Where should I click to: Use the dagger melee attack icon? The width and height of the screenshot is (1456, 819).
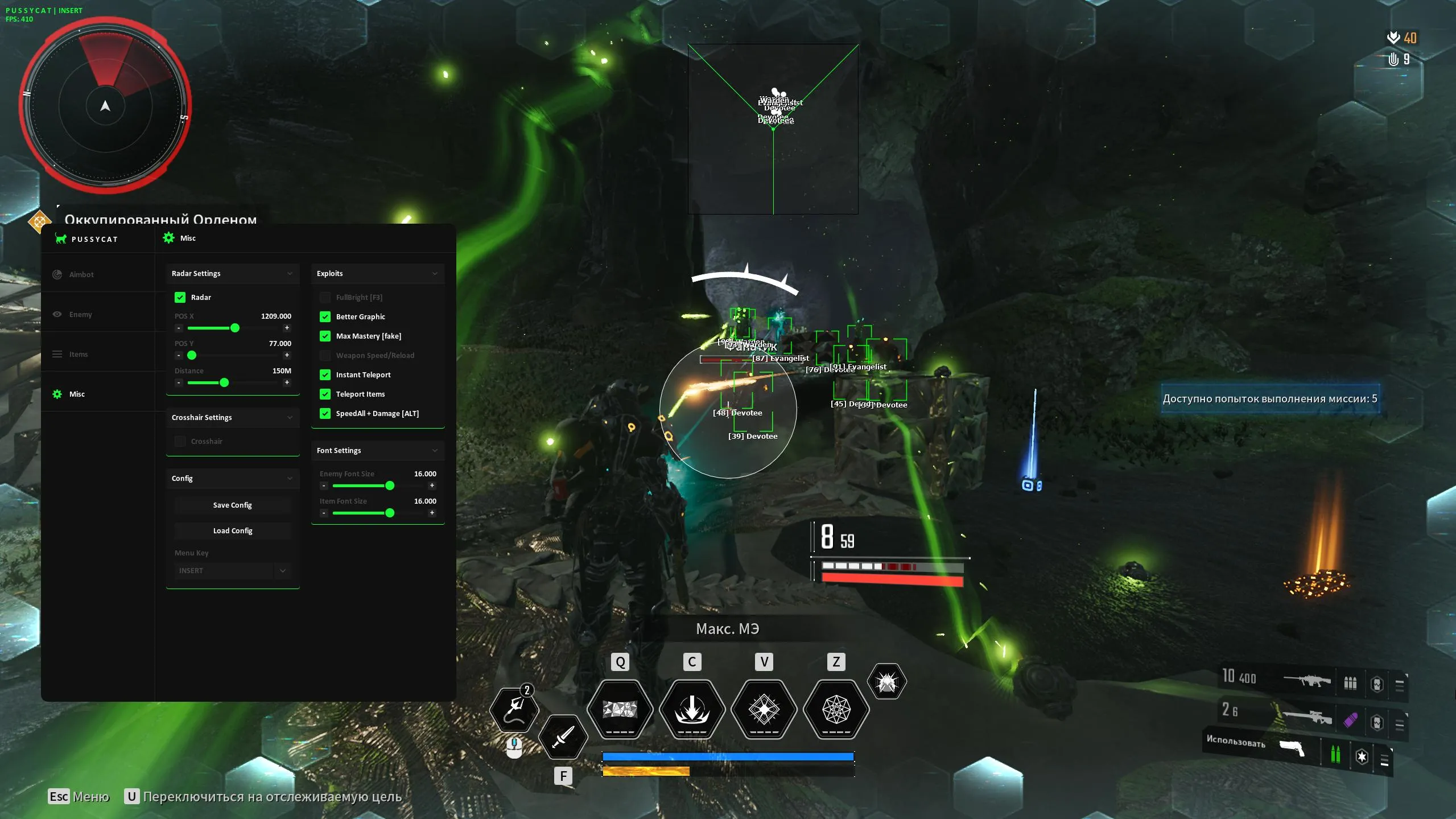tap(562, 737)
